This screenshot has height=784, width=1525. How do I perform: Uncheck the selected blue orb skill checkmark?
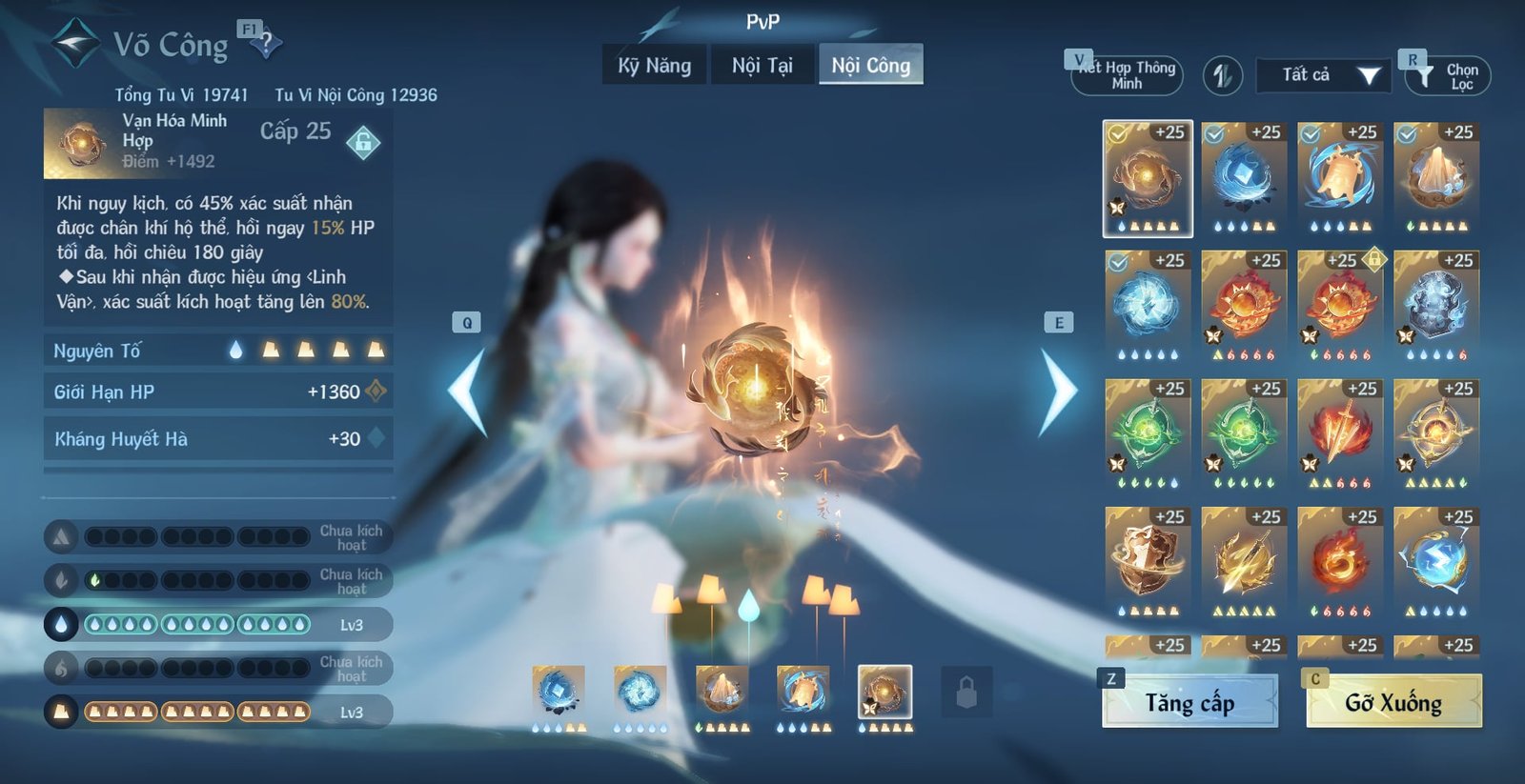[1117, 265]
